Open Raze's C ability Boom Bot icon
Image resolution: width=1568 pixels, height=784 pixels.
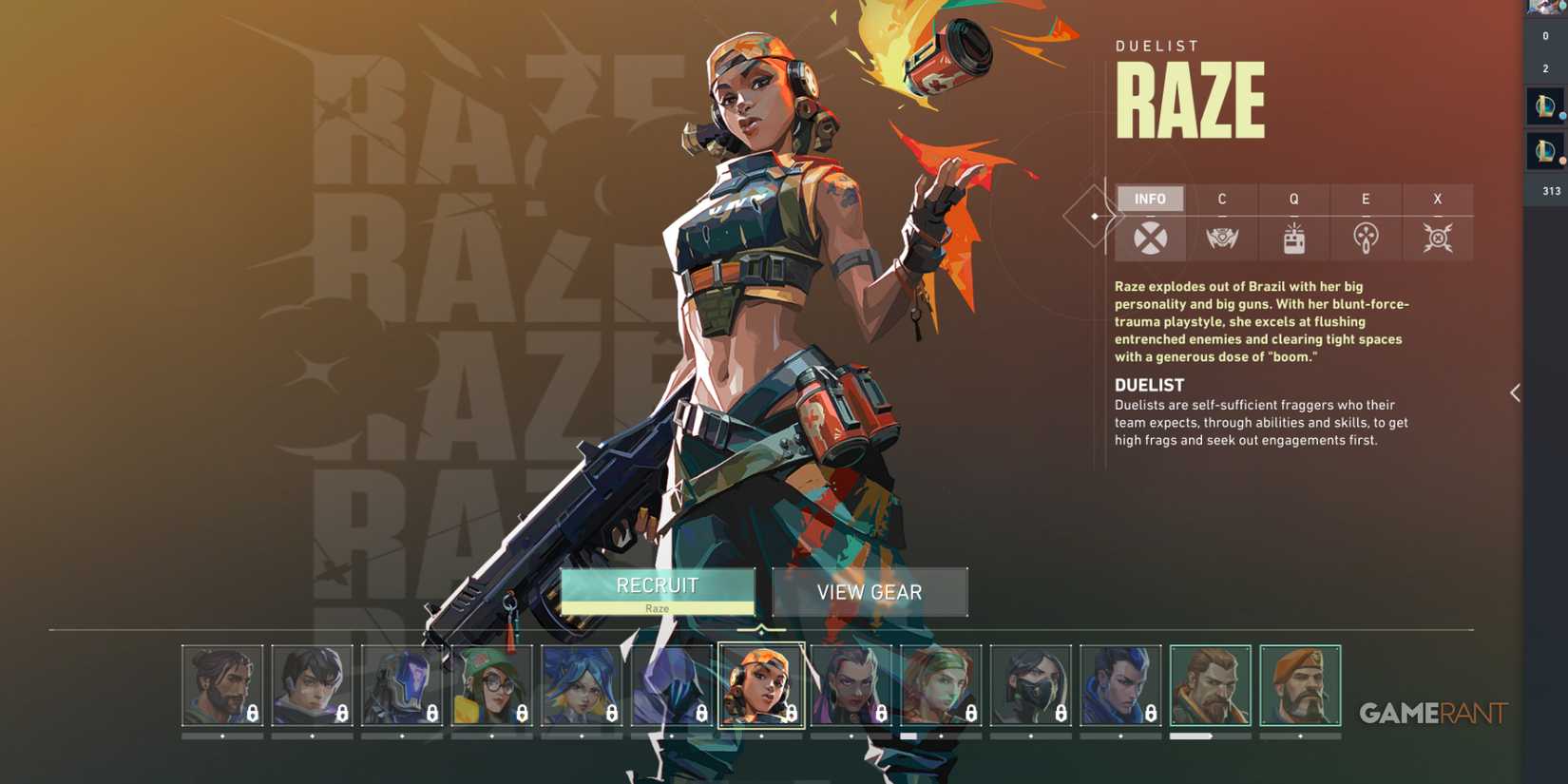[x=1222, y=238]
